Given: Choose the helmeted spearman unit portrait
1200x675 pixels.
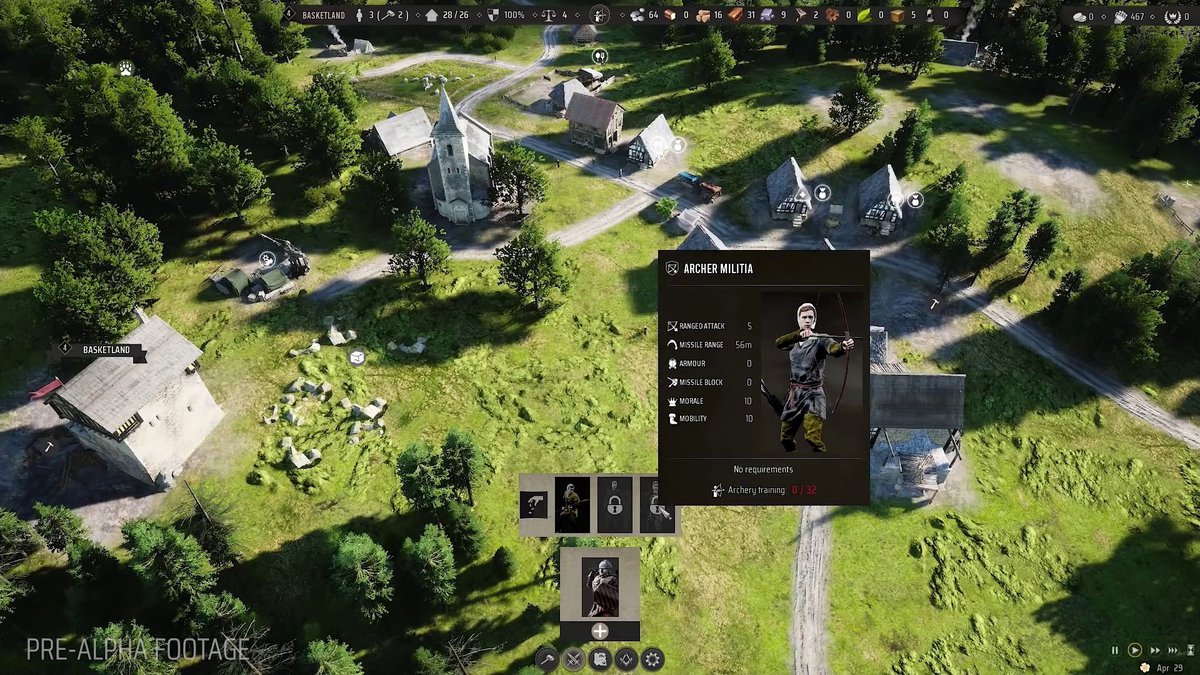Looking at the screenshot, I should point(600,586).
